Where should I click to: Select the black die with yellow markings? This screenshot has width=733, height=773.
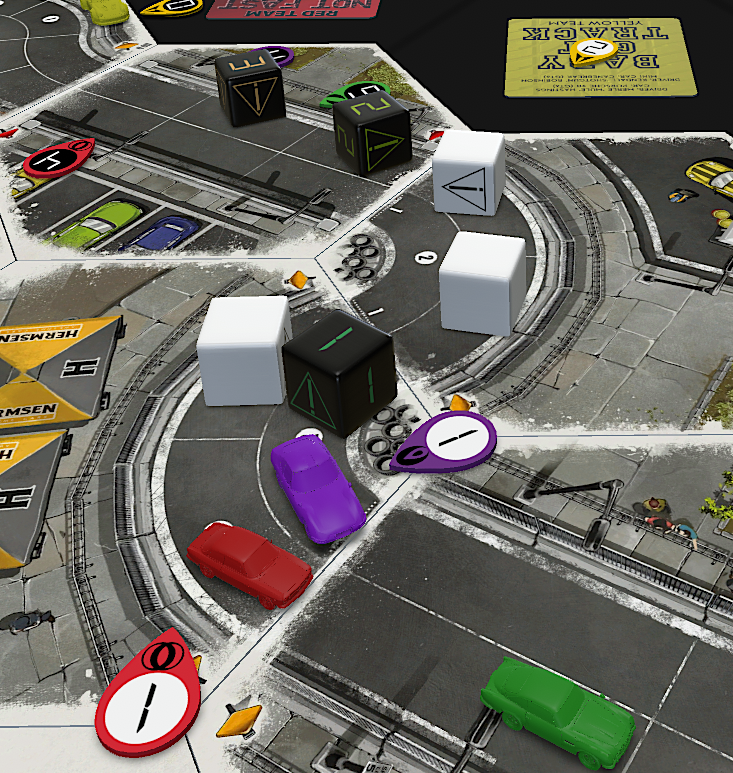[x=250, y=88]
